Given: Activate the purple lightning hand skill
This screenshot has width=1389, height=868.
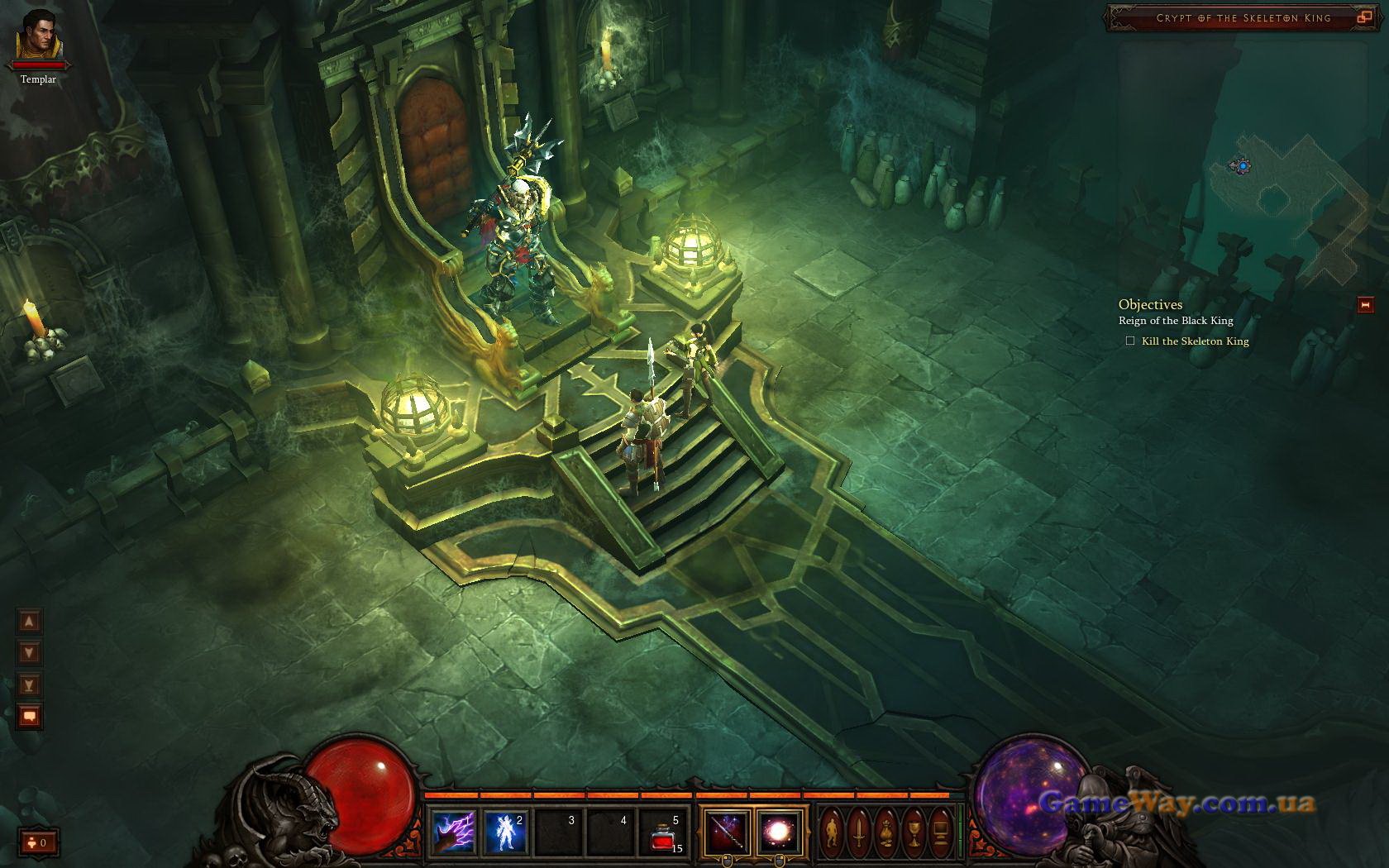Looking at the screenshot, I should coord(454,831).
